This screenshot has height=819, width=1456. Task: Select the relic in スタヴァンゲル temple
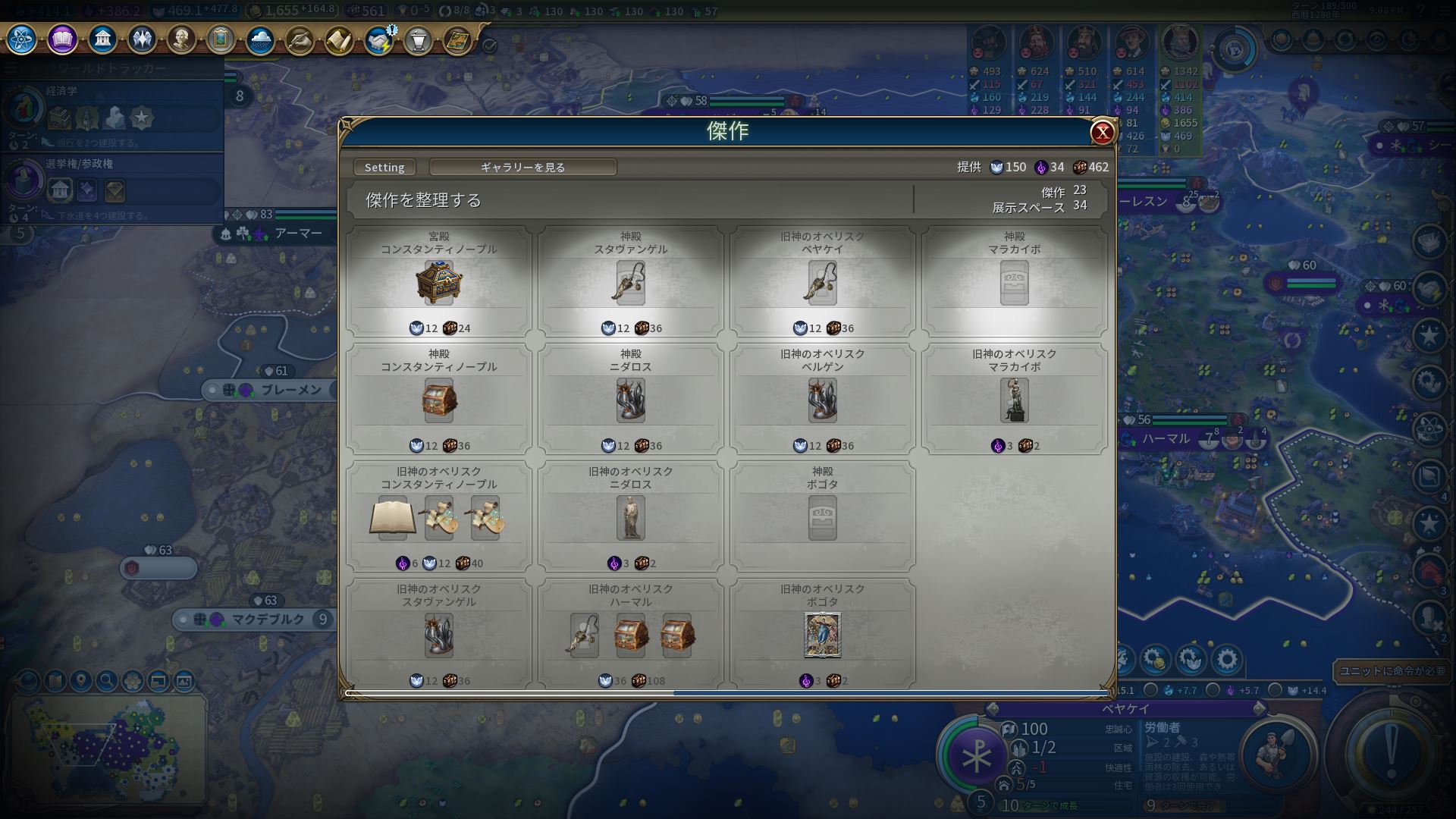tap(630, 283)
